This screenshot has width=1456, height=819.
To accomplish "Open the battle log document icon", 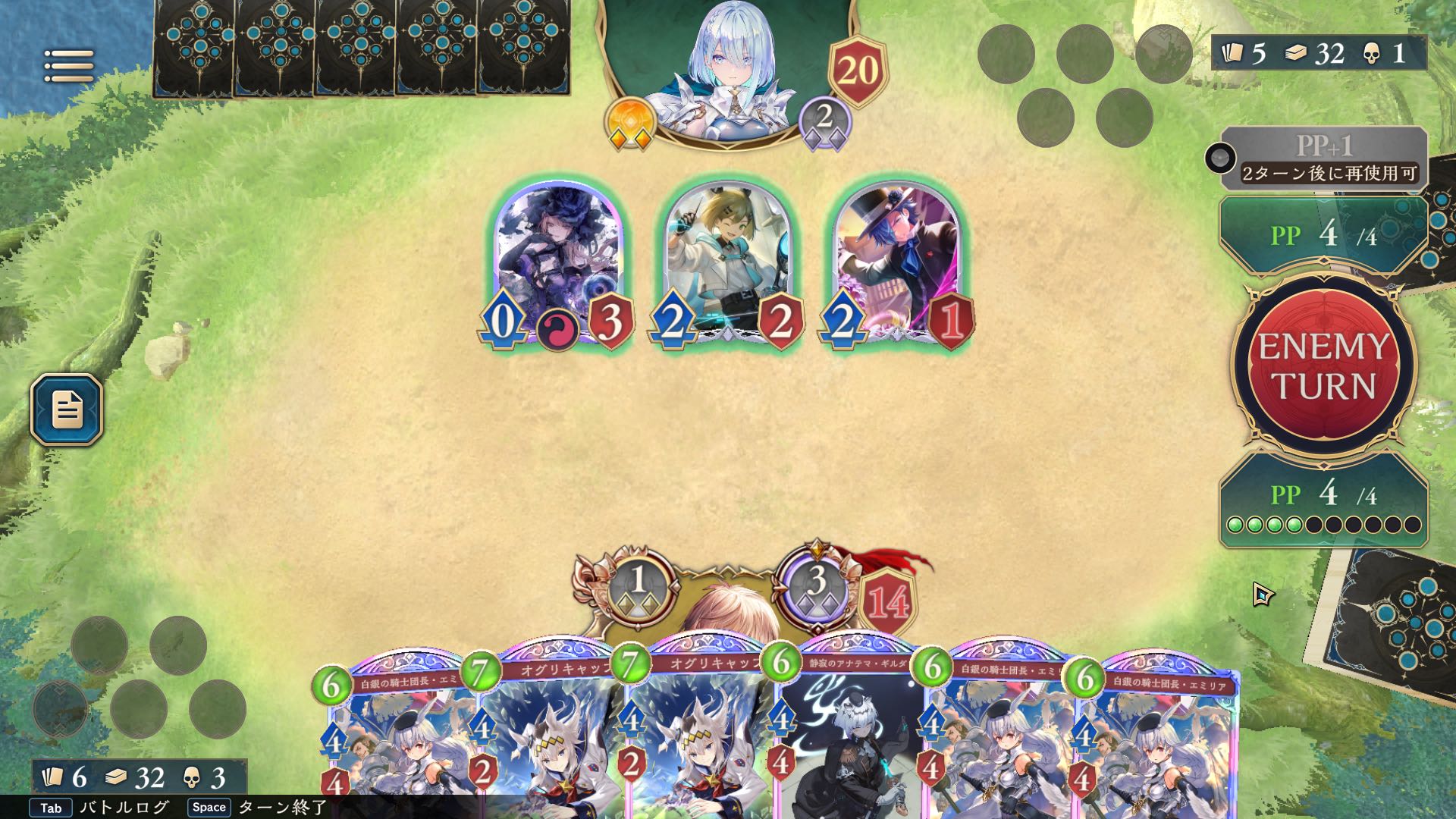I will 67,409.
